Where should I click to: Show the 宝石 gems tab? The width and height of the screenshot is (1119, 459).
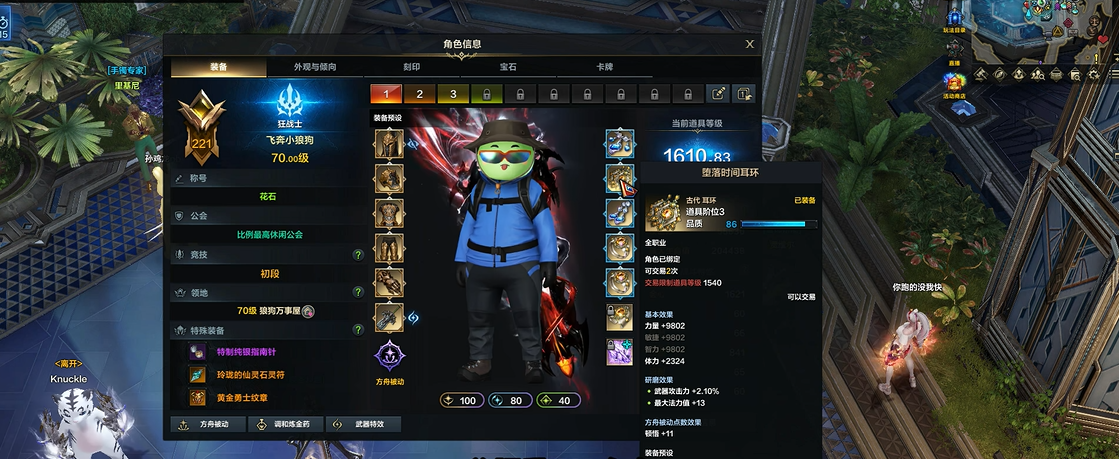click(x=509, y=67)
